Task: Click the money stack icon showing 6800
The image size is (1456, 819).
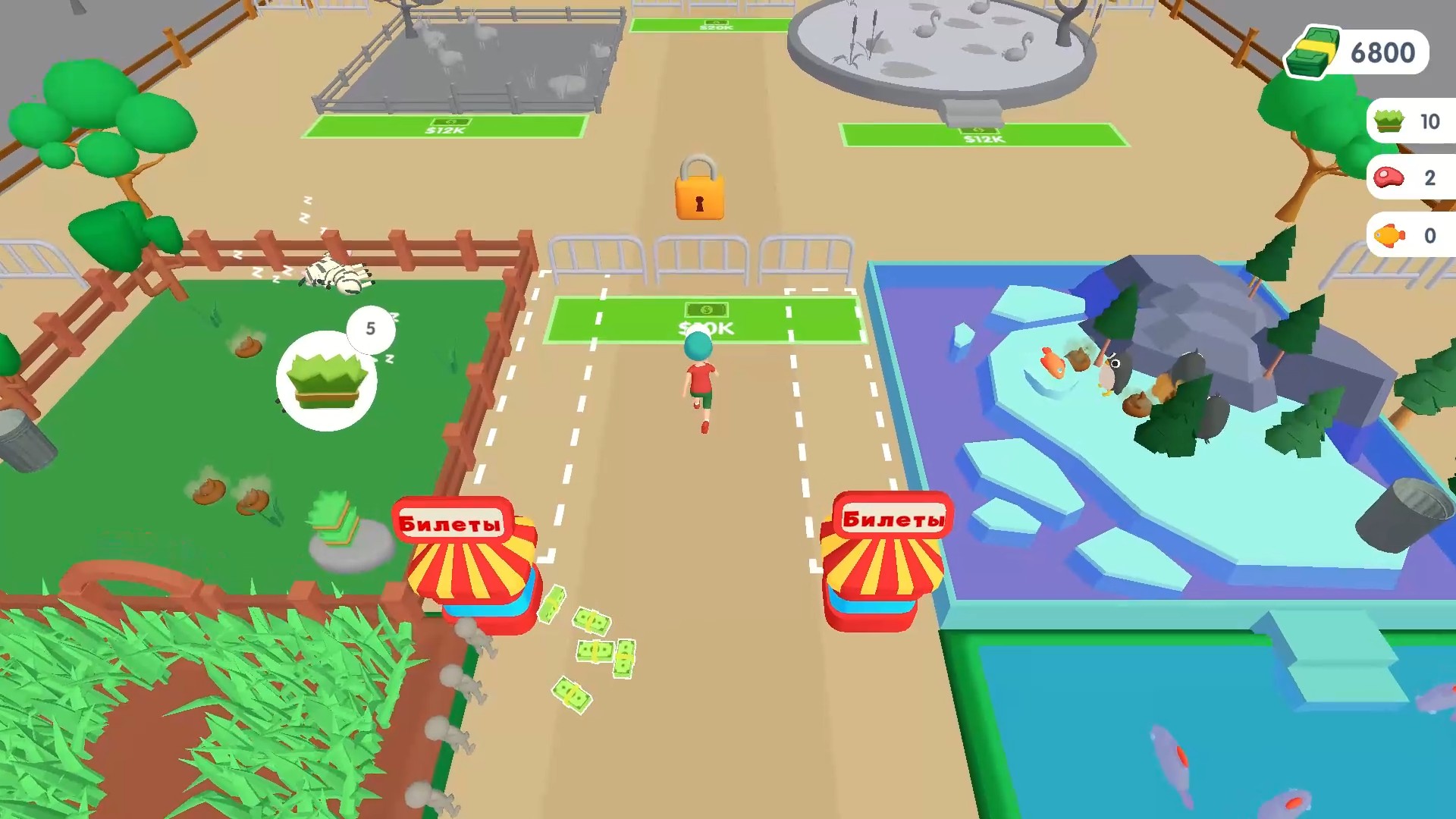Action: [x=1314, y=52]
